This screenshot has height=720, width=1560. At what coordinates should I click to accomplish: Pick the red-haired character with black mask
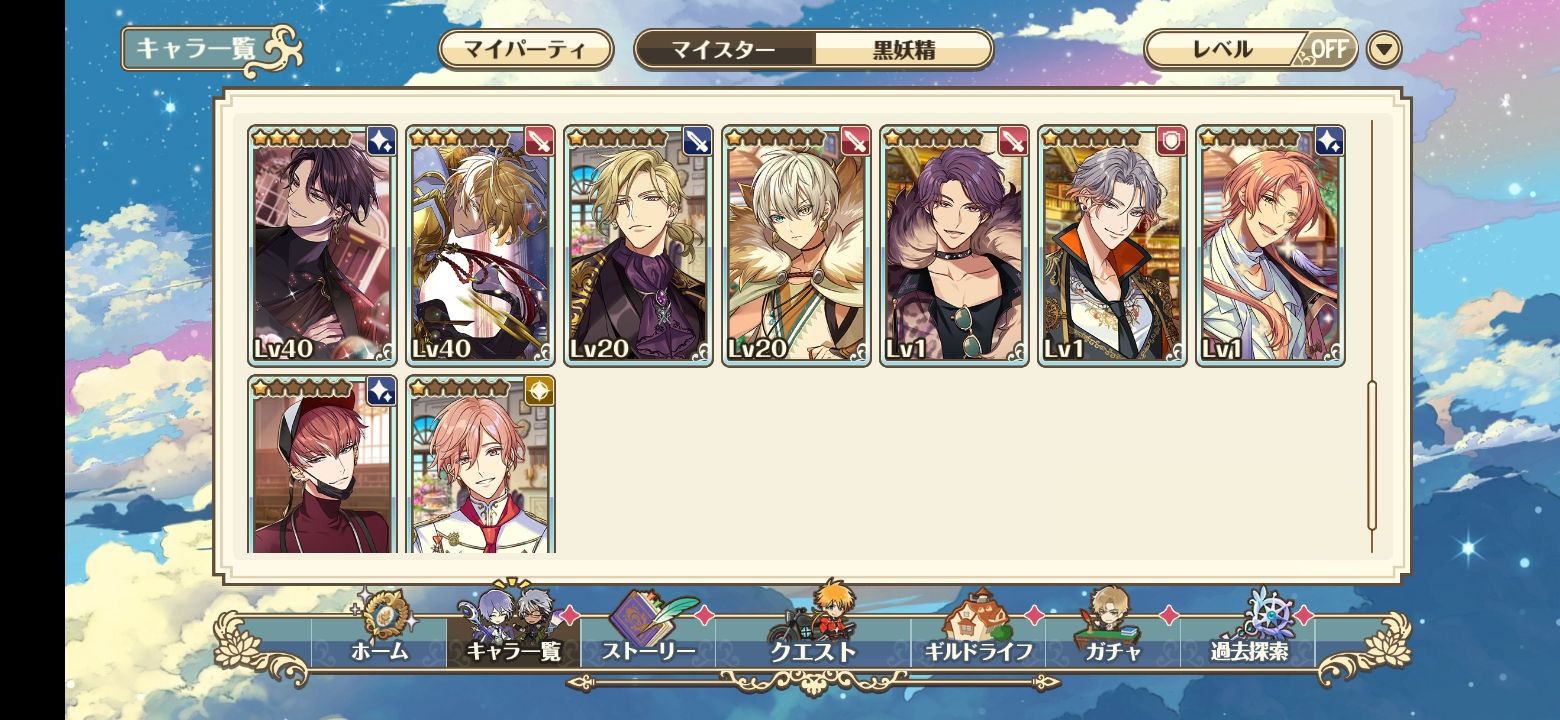tap(323, 465)
